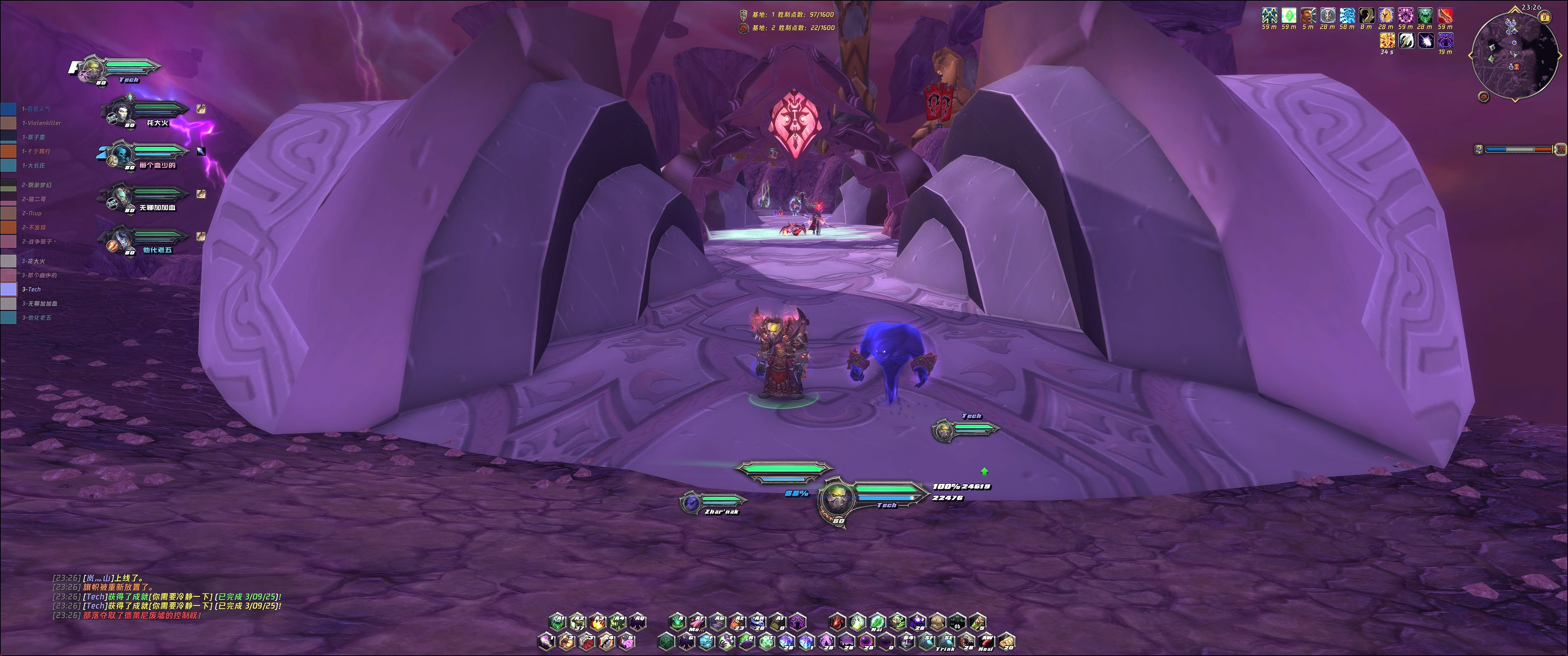1568x656 pixels.
Task: Click the red PvP battlefield icon below minimap
Action: pyautogui.click(x=1483, y=97)
